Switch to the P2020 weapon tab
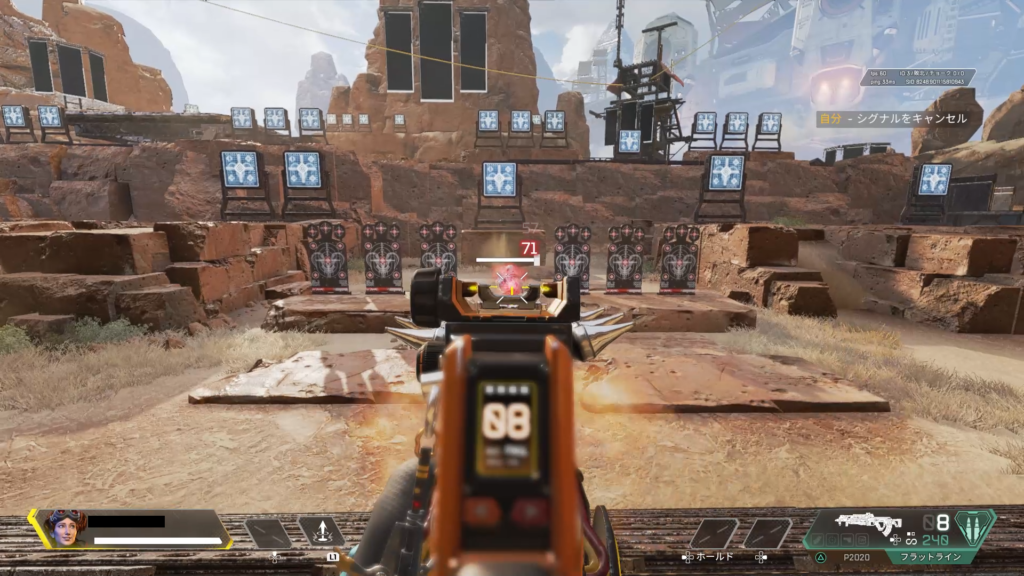This screenshot has width=1024, height=576. pyautogui.click(x=856, y=556)
